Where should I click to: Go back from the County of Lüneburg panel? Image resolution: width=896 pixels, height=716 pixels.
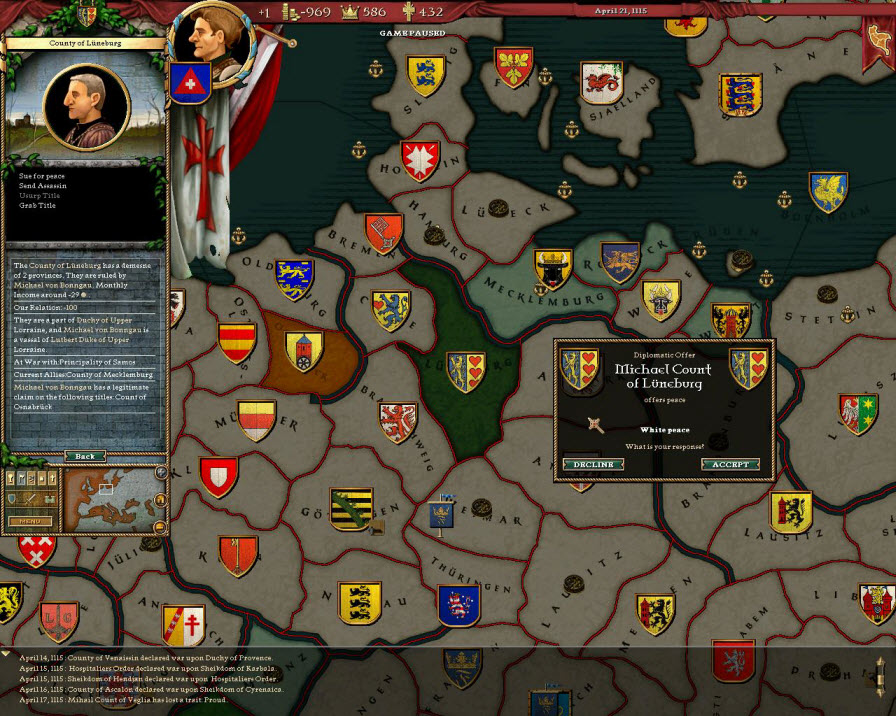85,456
